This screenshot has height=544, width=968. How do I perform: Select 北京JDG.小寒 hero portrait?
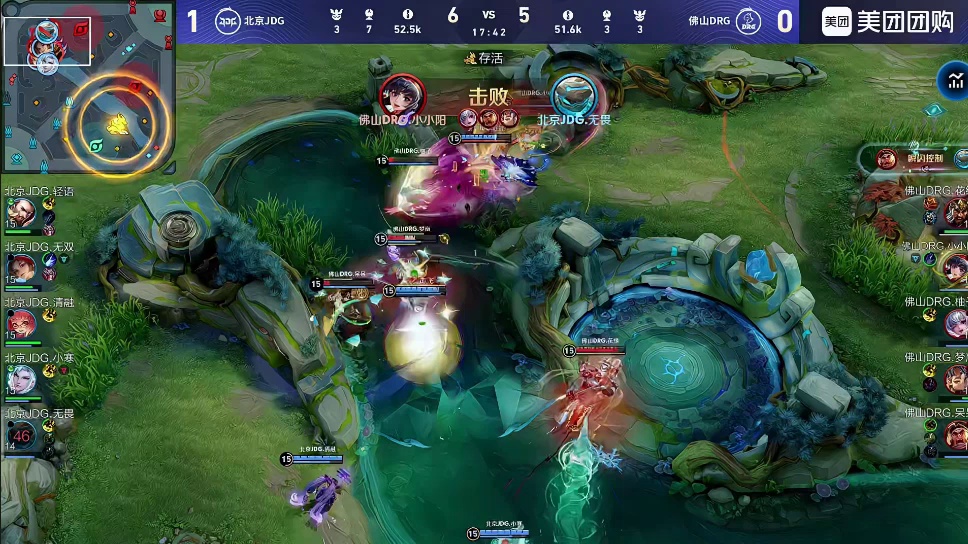pos(20,379)
